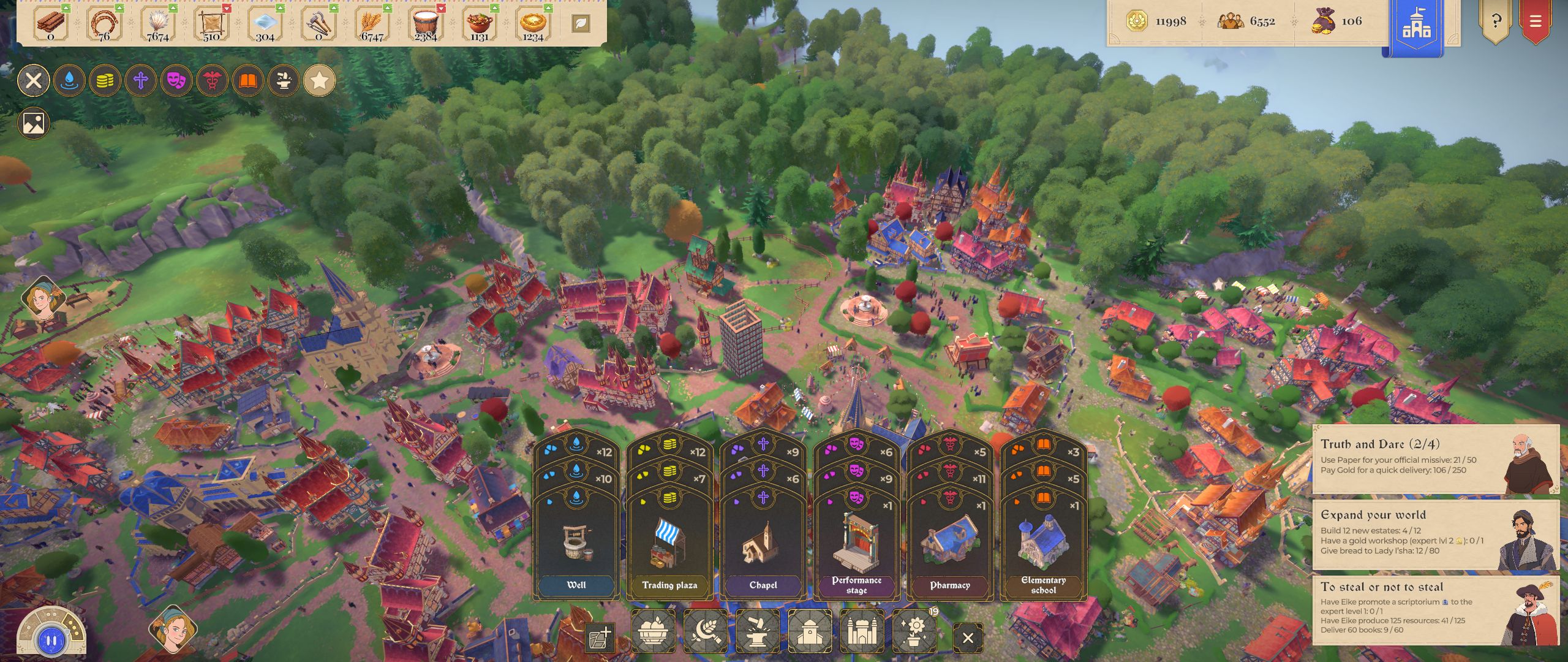Open the question mark help banner
Screen dimensions: 1568x662
click(1496, 22)
